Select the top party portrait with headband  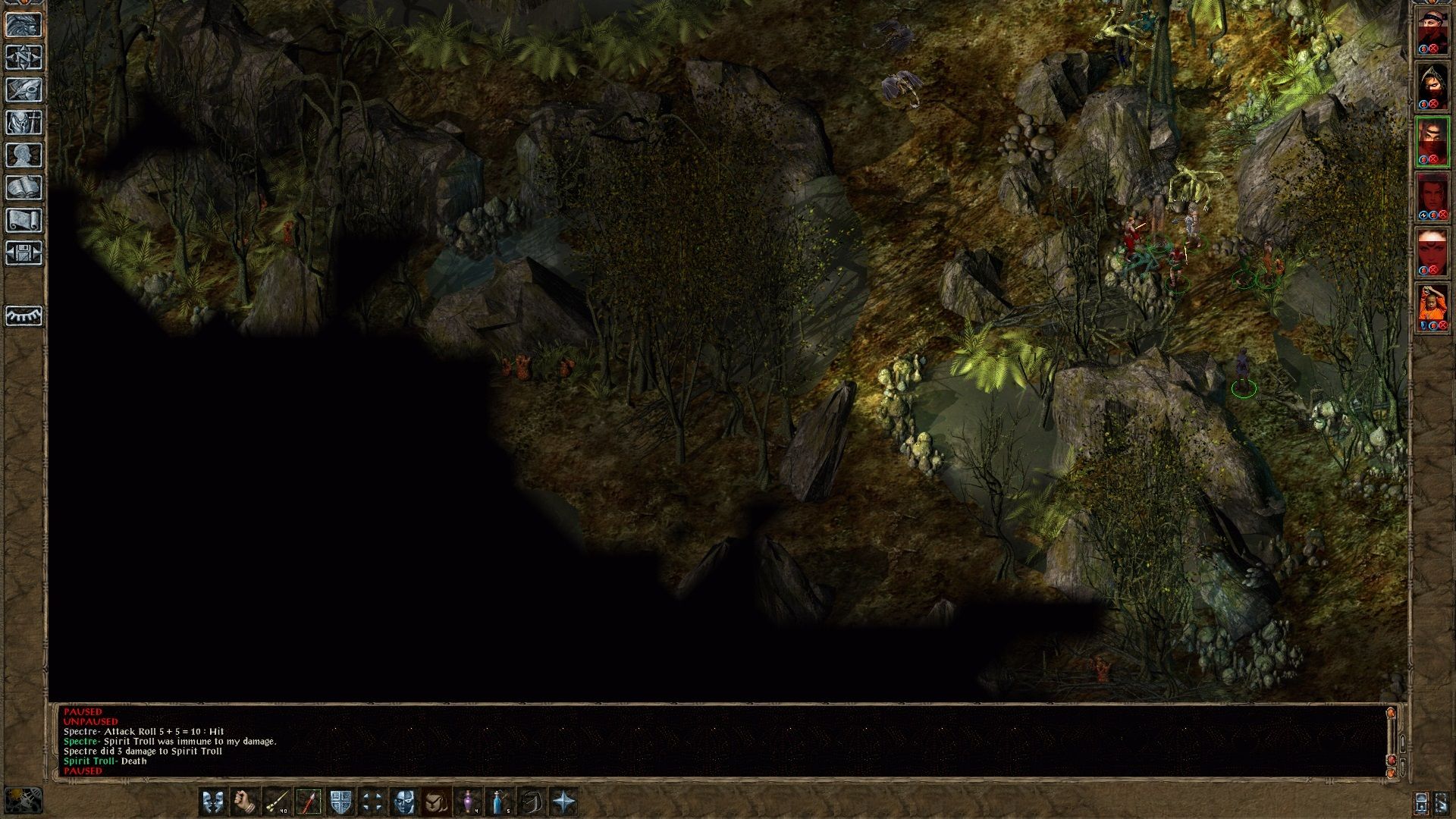(x=1432, y=31)
